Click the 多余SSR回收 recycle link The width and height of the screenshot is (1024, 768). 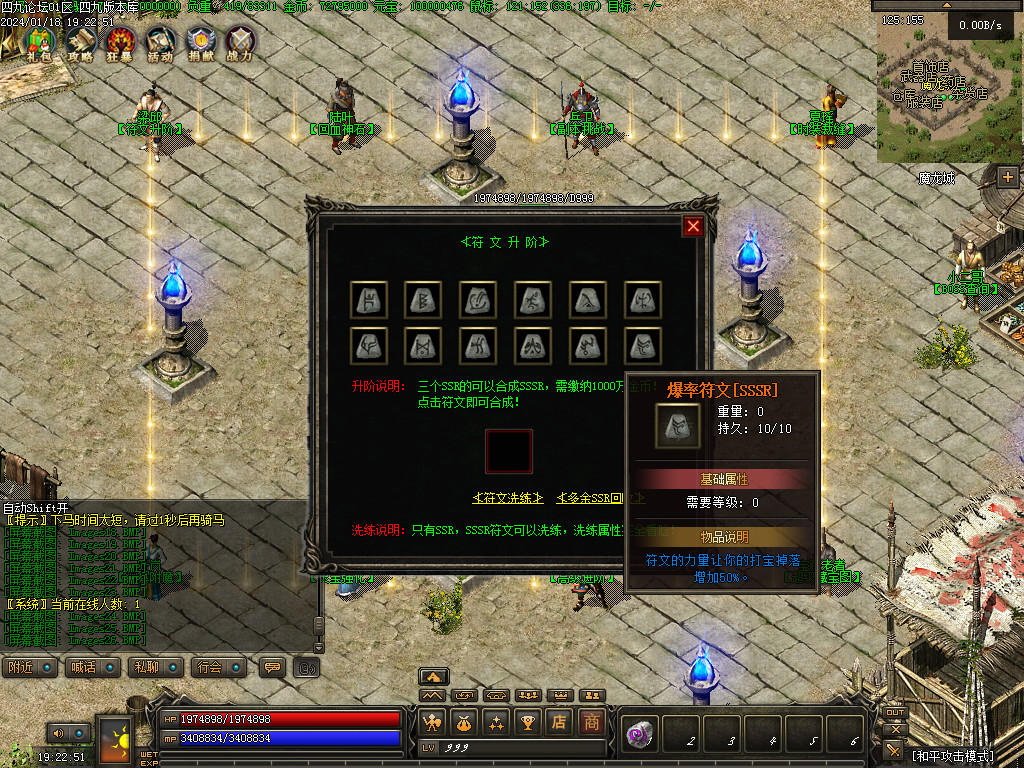pos(600,498)
